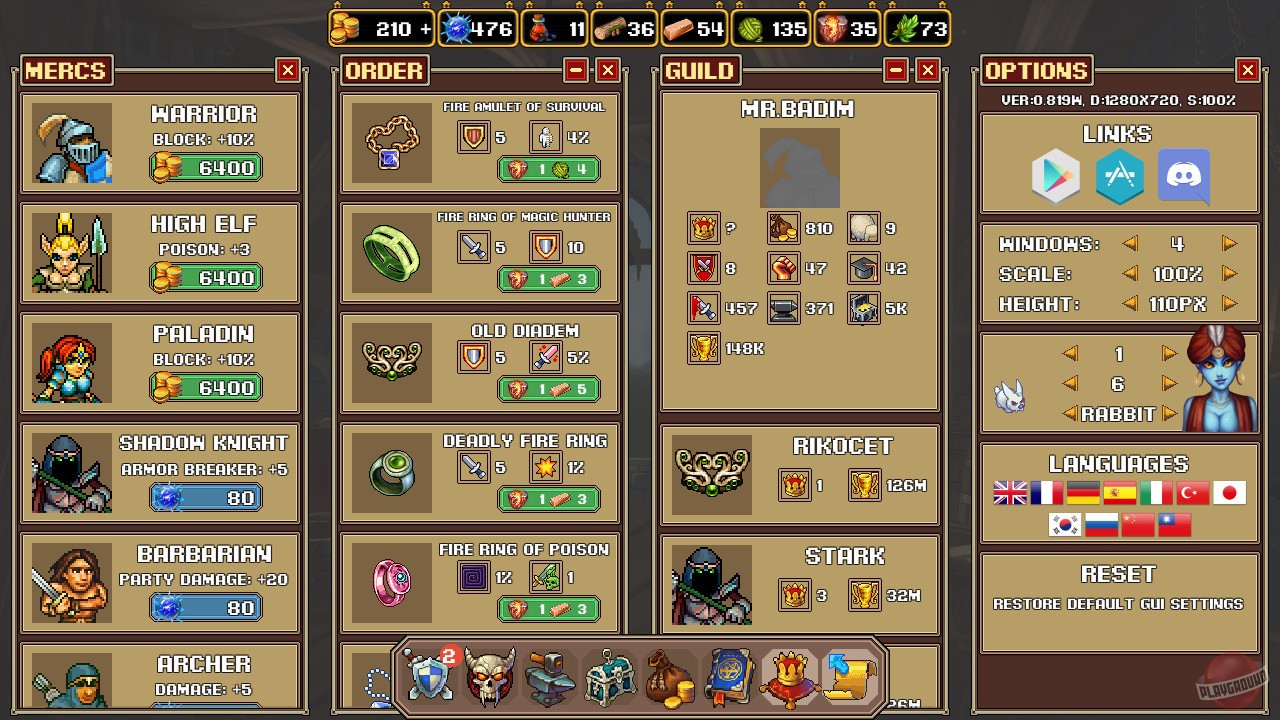The height and width of the screenshot is (720, 1280).
Task: Open MR.BADIM guild leader portrait
Action: (799, 167)
